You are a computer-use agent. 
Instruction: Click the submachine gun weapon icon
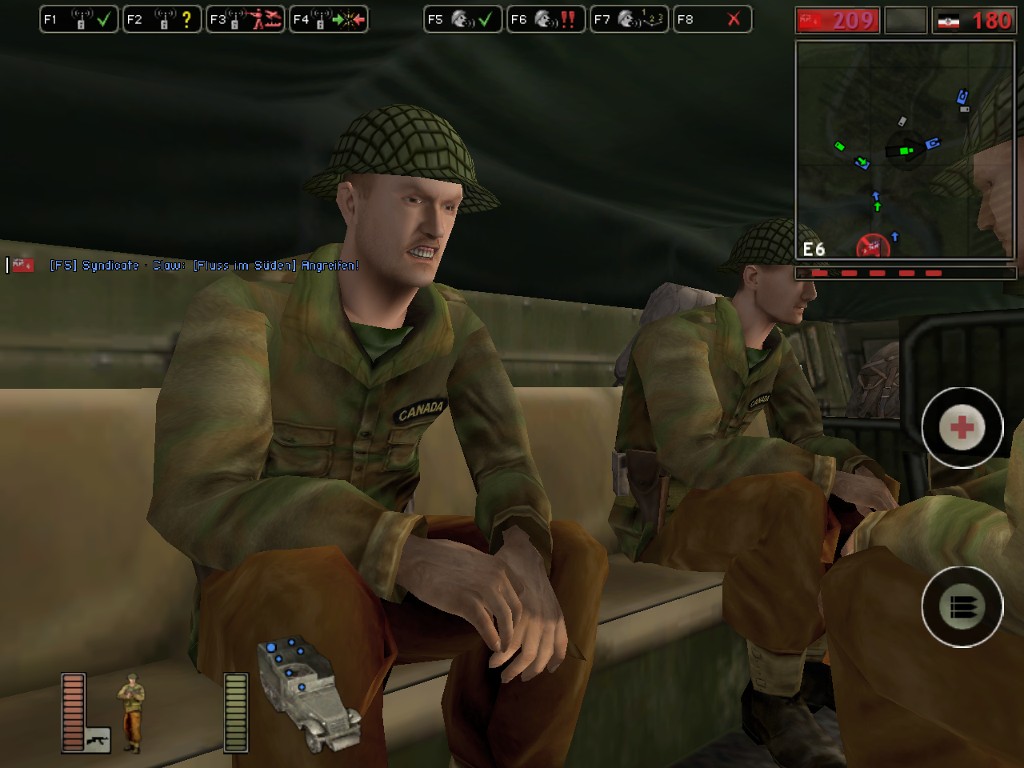tap(97, 741)
